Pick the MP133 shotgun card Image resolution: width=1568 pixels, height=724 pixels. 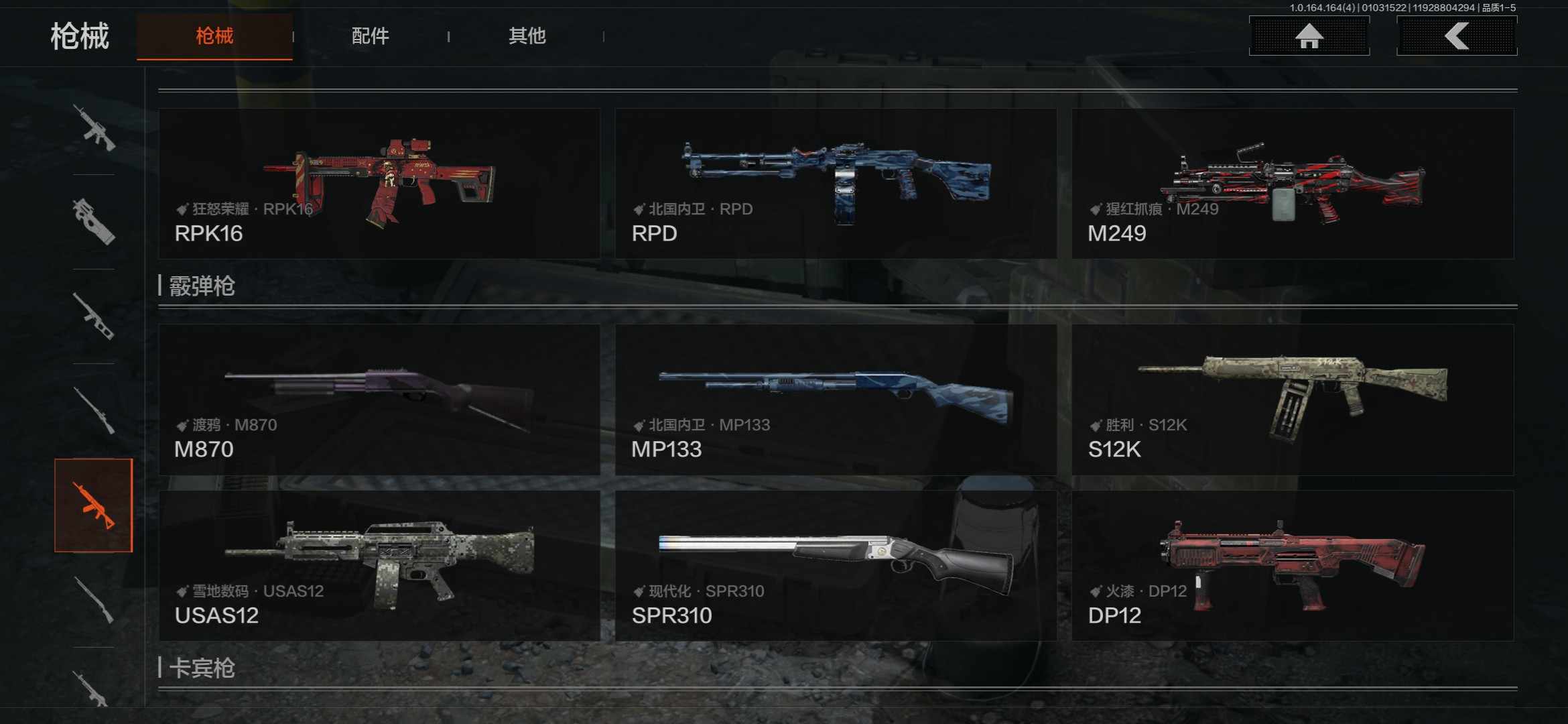(836, 400)
